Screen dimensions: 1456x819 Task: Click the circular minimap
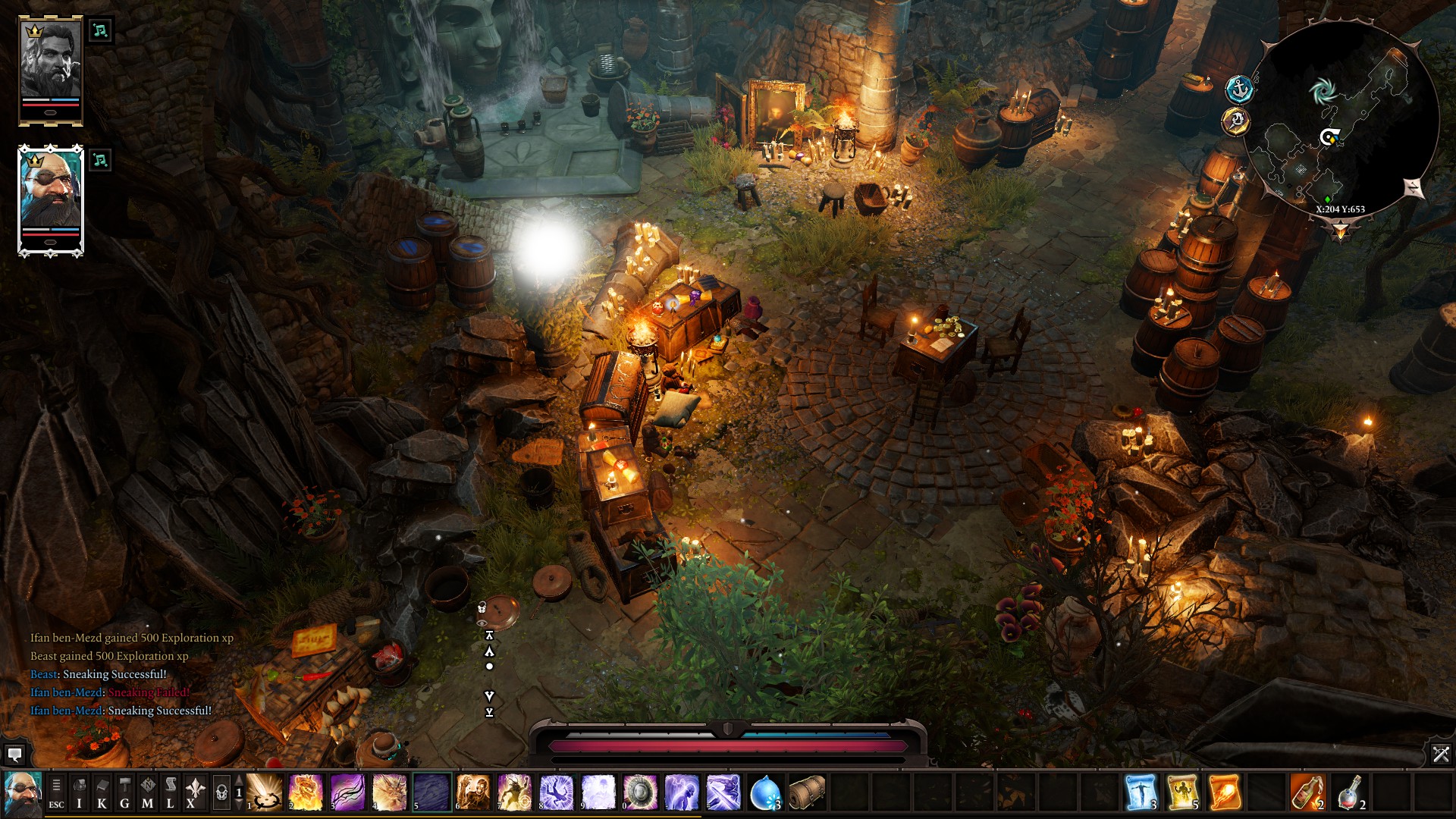(x=1341, y=121)
